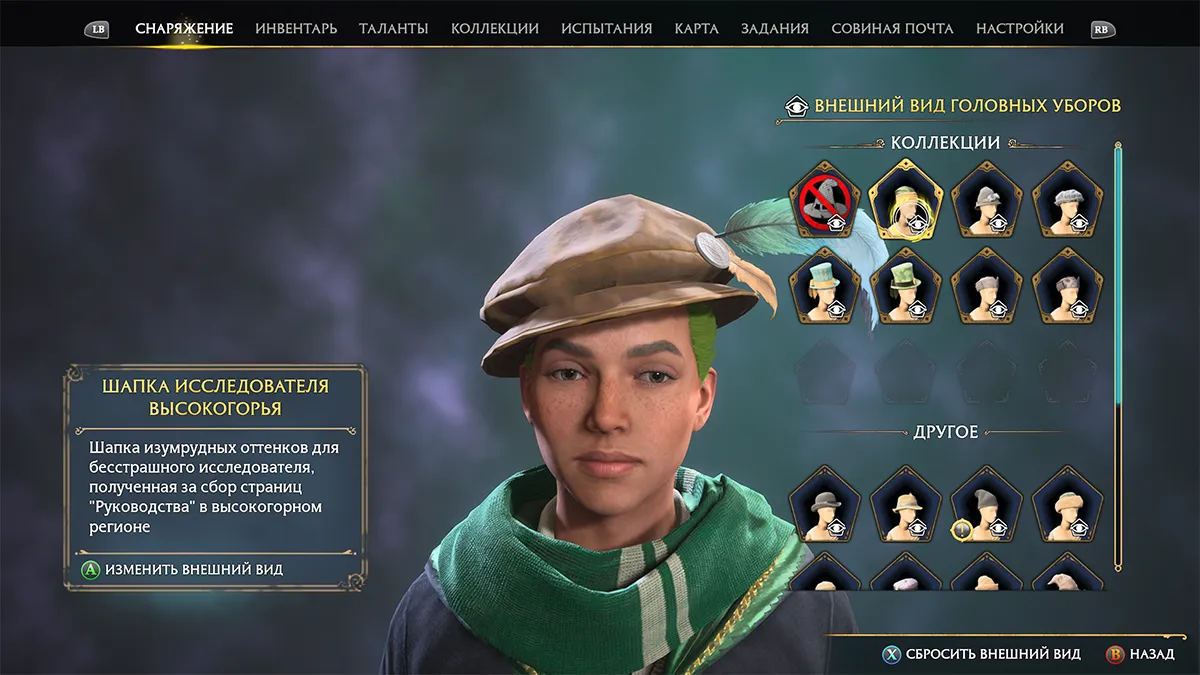Select the dark bowler hat under Другое
This screenshot has height=675, width=1200.
click(825, 503)
